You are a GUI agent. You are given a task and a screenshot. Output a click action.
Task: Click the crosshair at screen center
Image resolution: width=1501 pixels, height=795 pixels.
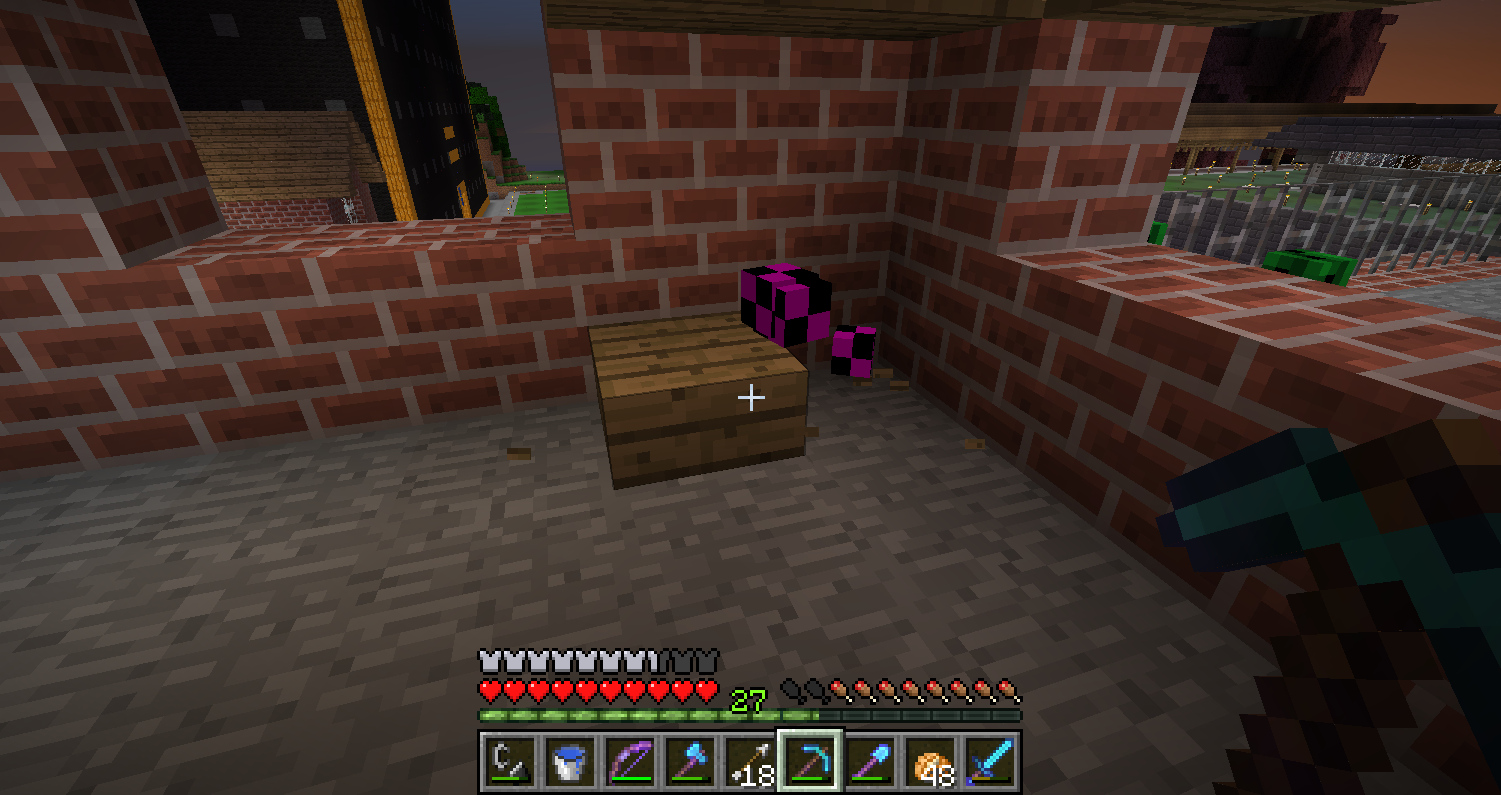click(750, 397)
